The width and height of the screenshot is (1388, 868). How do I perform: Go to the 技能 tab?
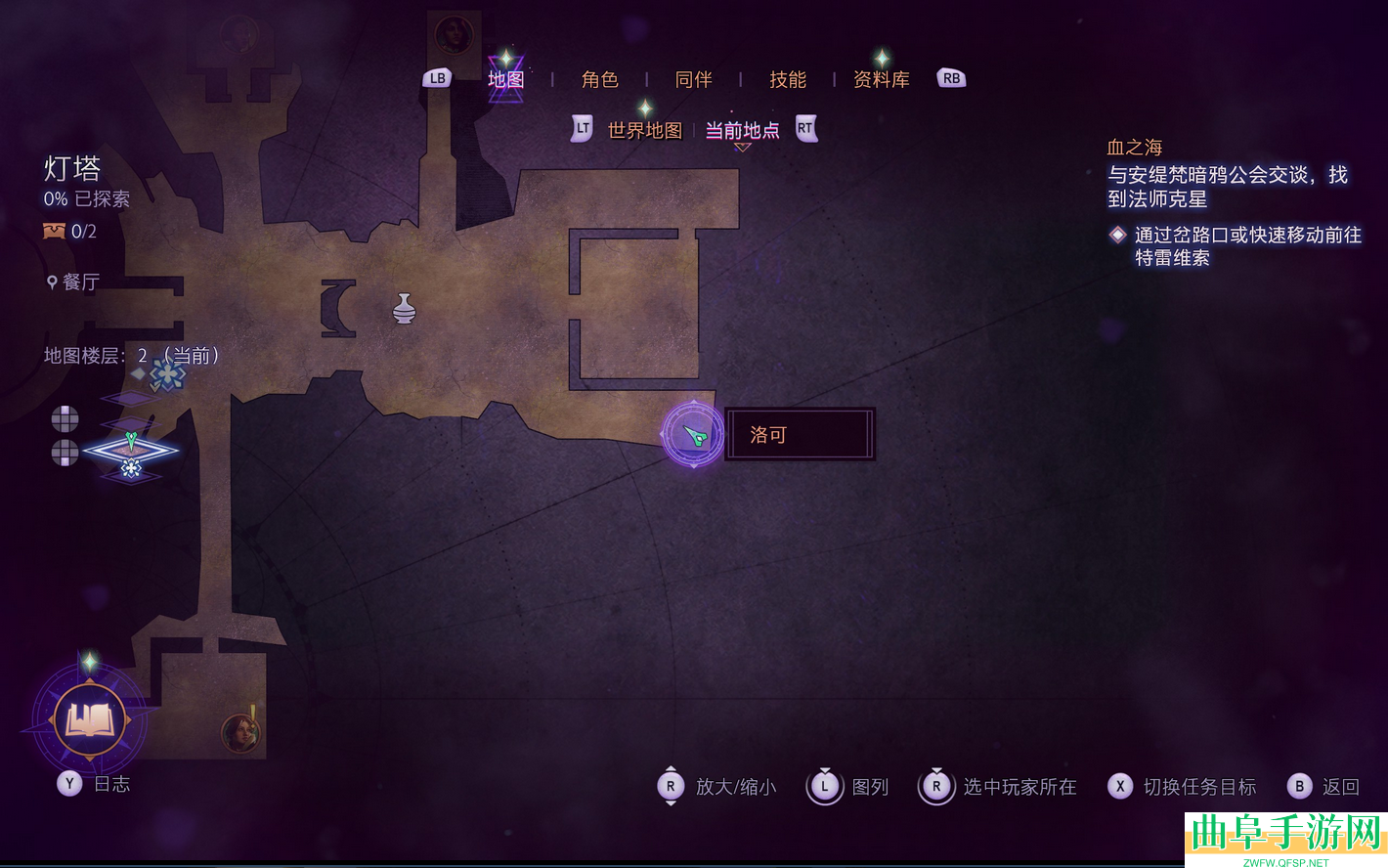pos(787,79)
